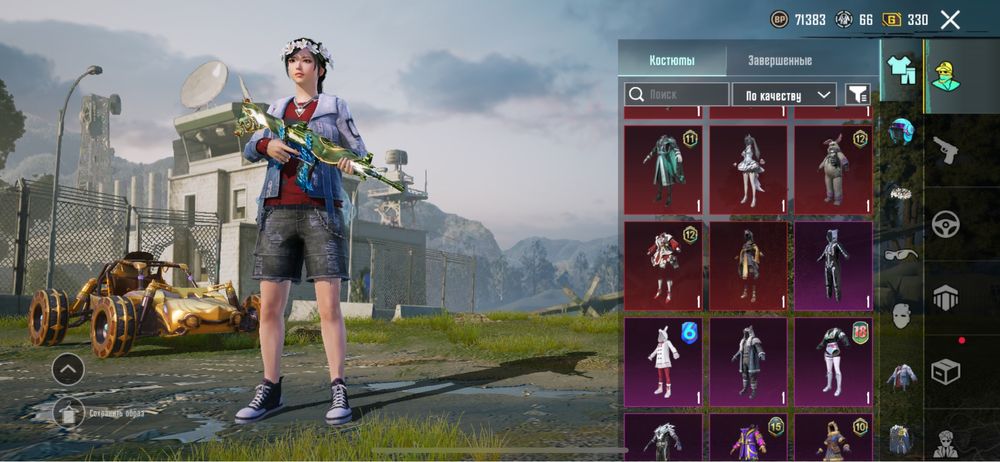The width and height of the screenshot is (1000, 462).
Task: Select the bunny suit costume
Action: pos(833,168)
